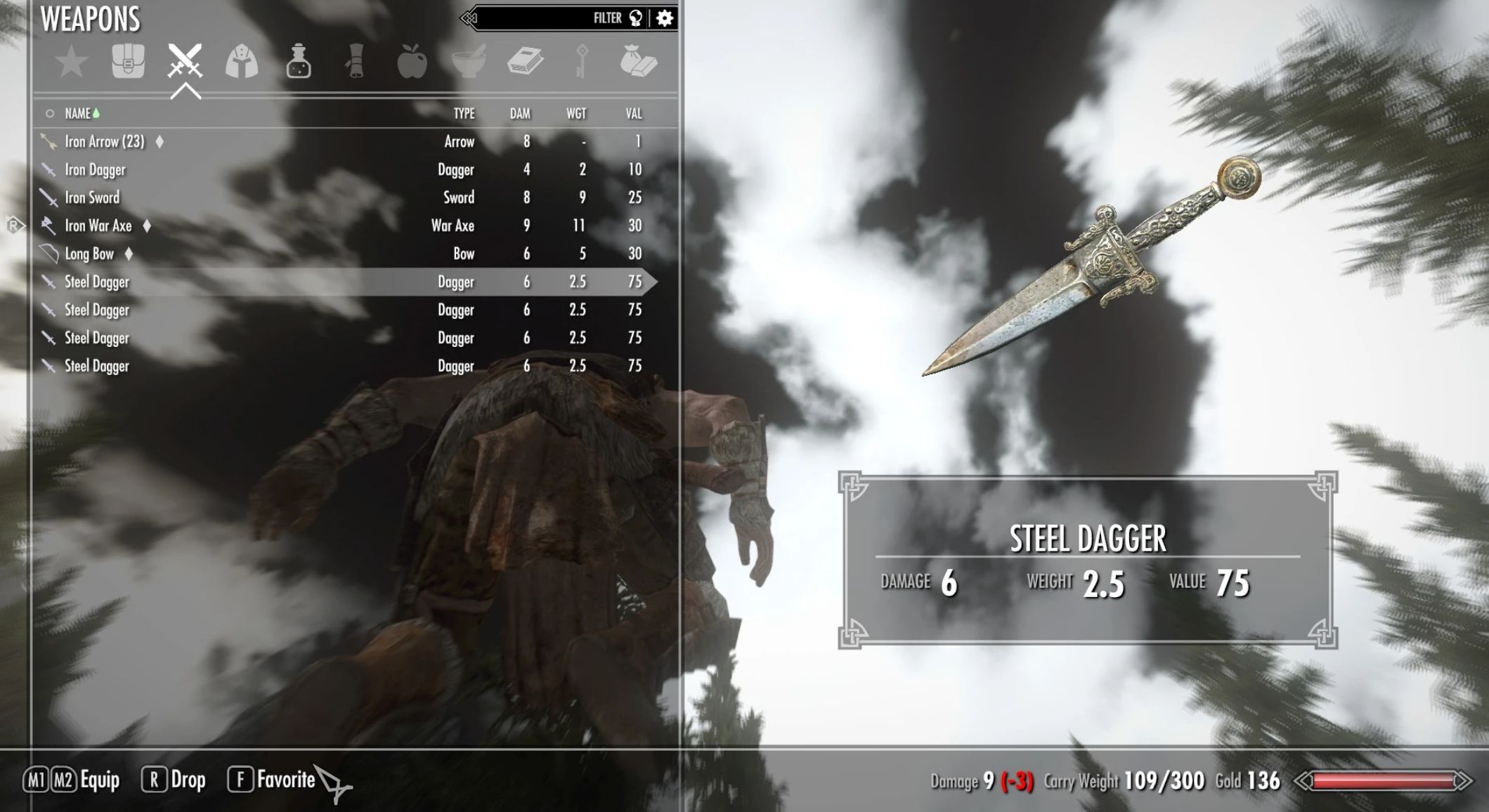Switch to the Favorites star category

tap(72, 63)
